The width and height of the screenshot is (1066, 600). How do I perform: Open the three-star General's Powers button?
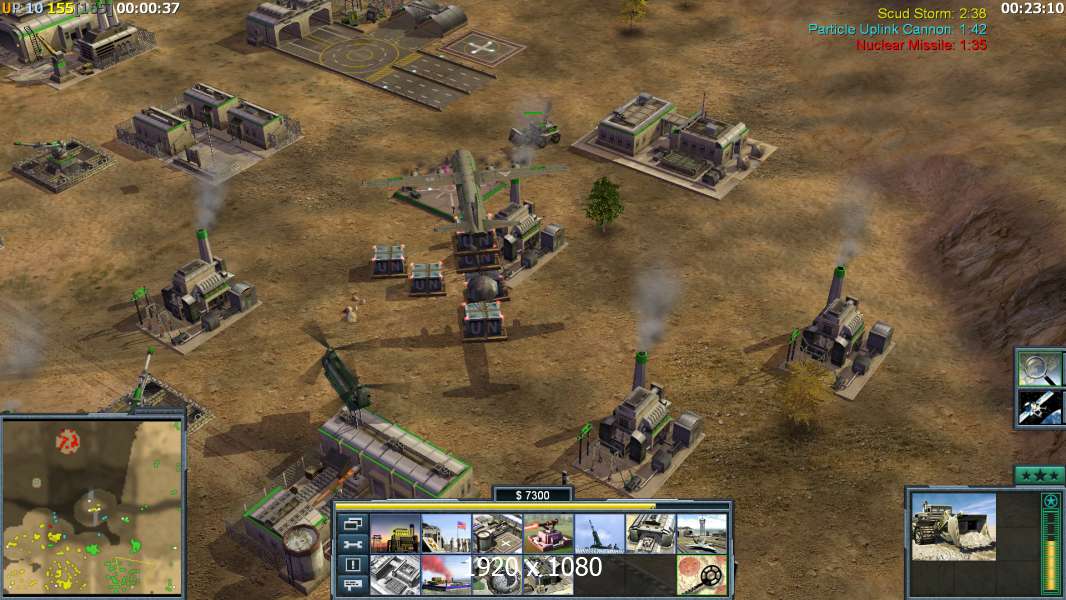pos(1039,475)
